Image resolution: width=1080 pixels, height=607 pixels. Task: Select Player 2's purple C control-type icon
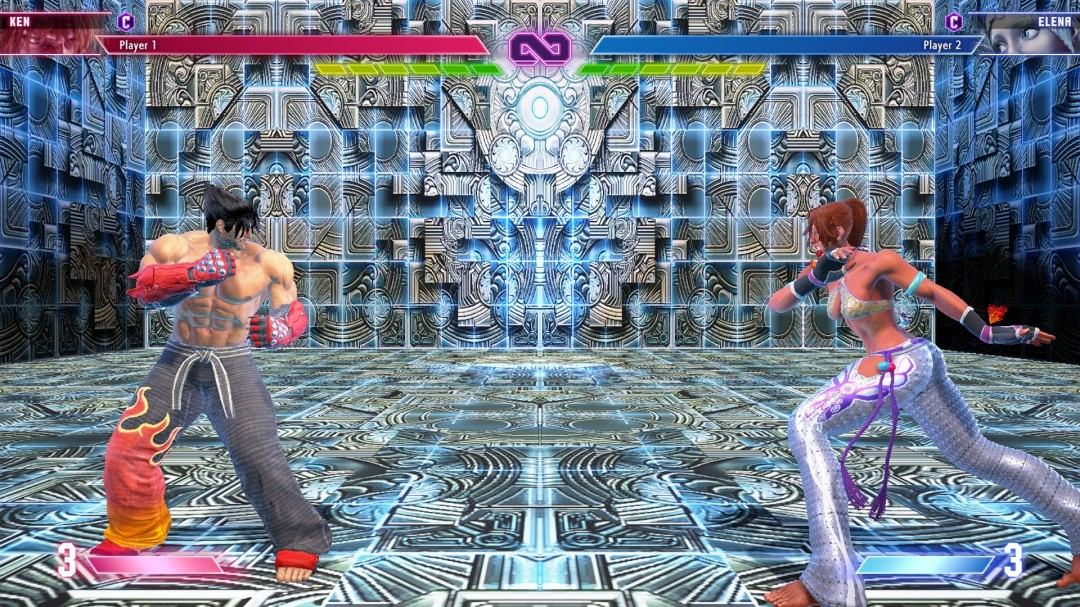(953, 21)
